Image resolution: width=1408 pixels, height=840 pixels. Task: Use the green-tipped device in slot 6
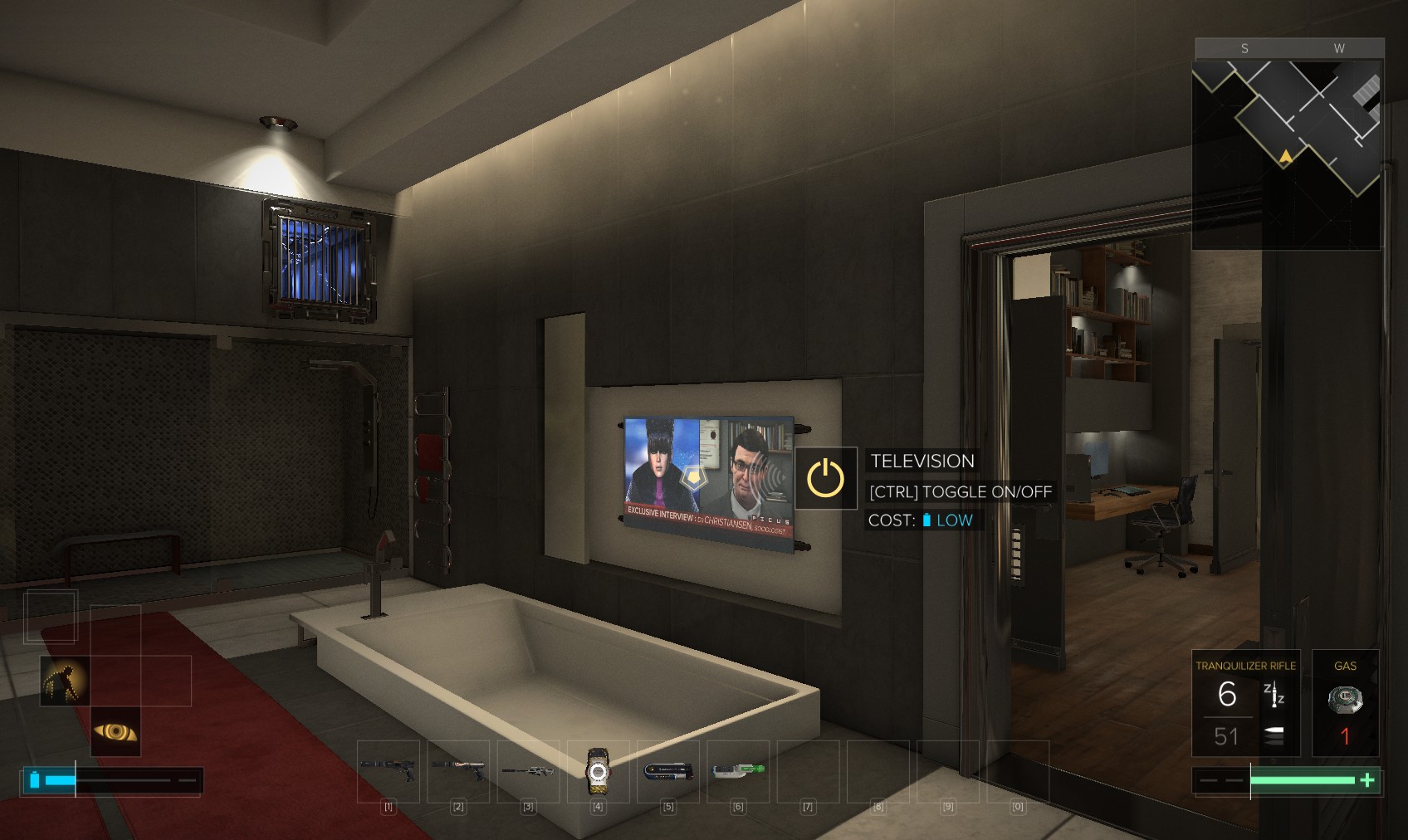738,771
